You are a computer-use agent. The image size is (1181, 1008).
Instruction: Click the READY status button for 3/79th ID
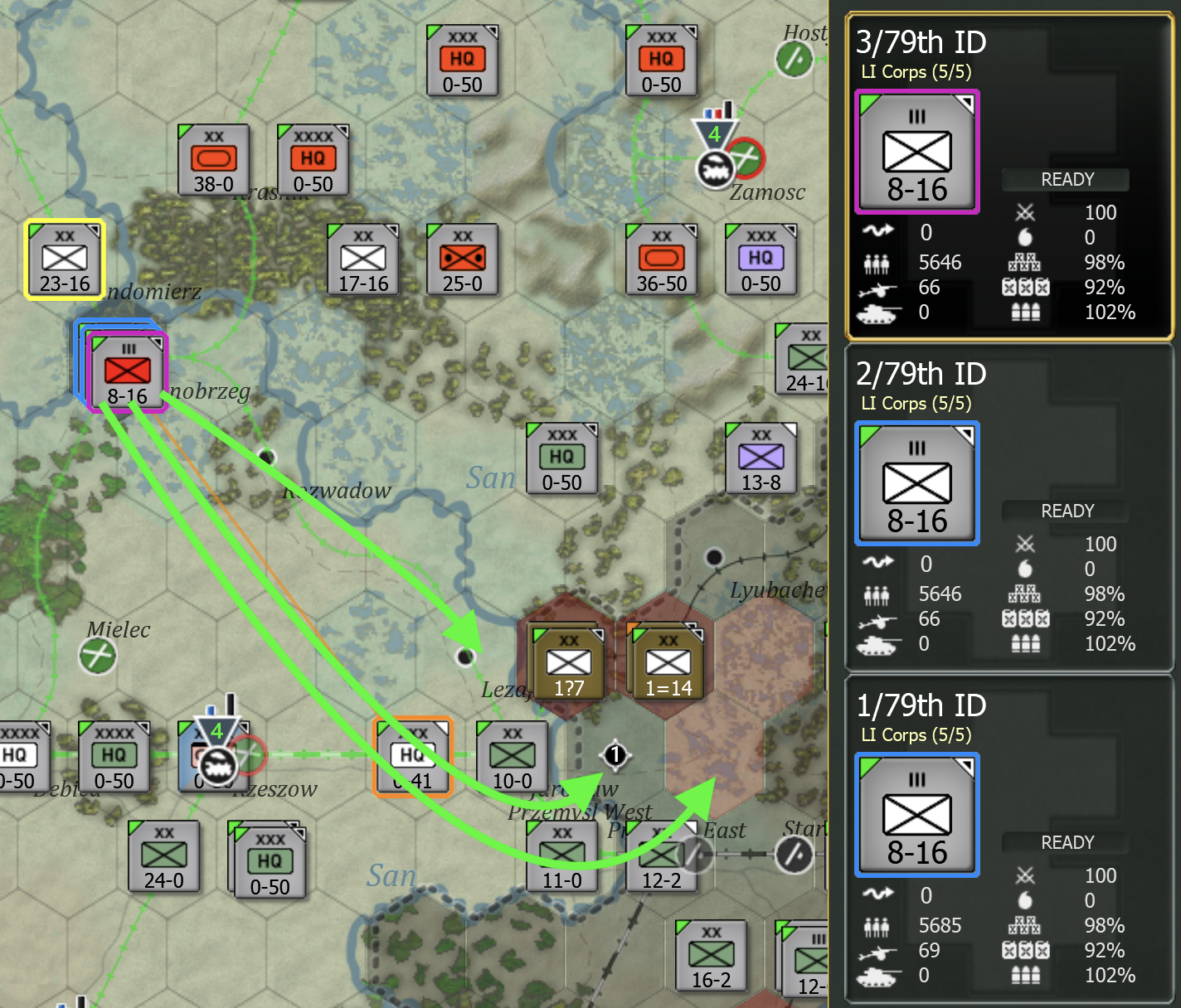(x=1067, y=179)
